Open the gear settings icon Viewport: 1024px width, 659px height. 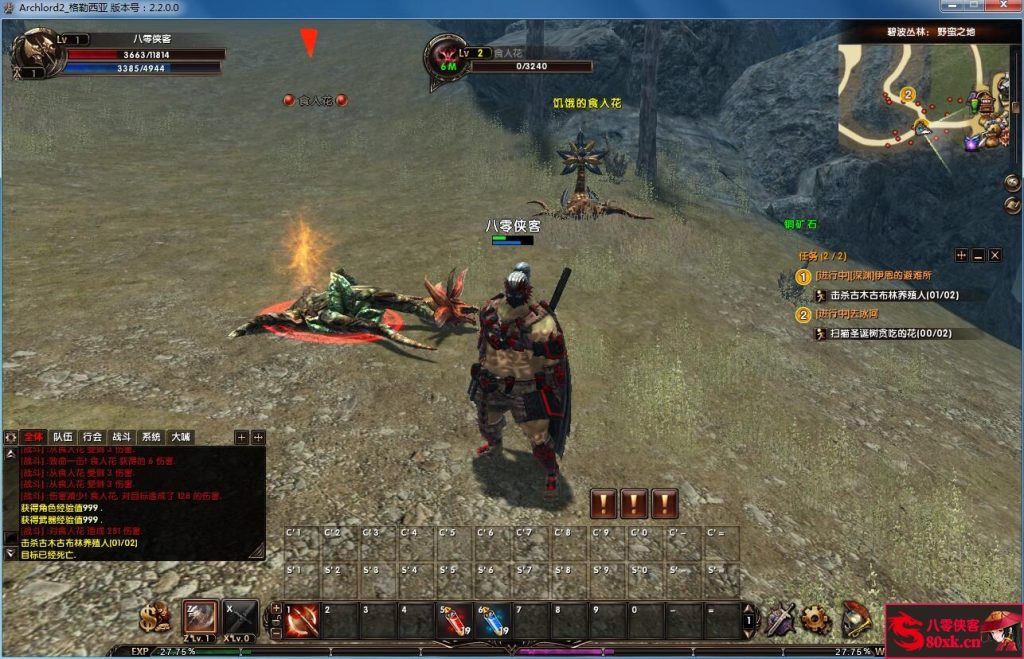pyautogui.click(x=816, y=619)
